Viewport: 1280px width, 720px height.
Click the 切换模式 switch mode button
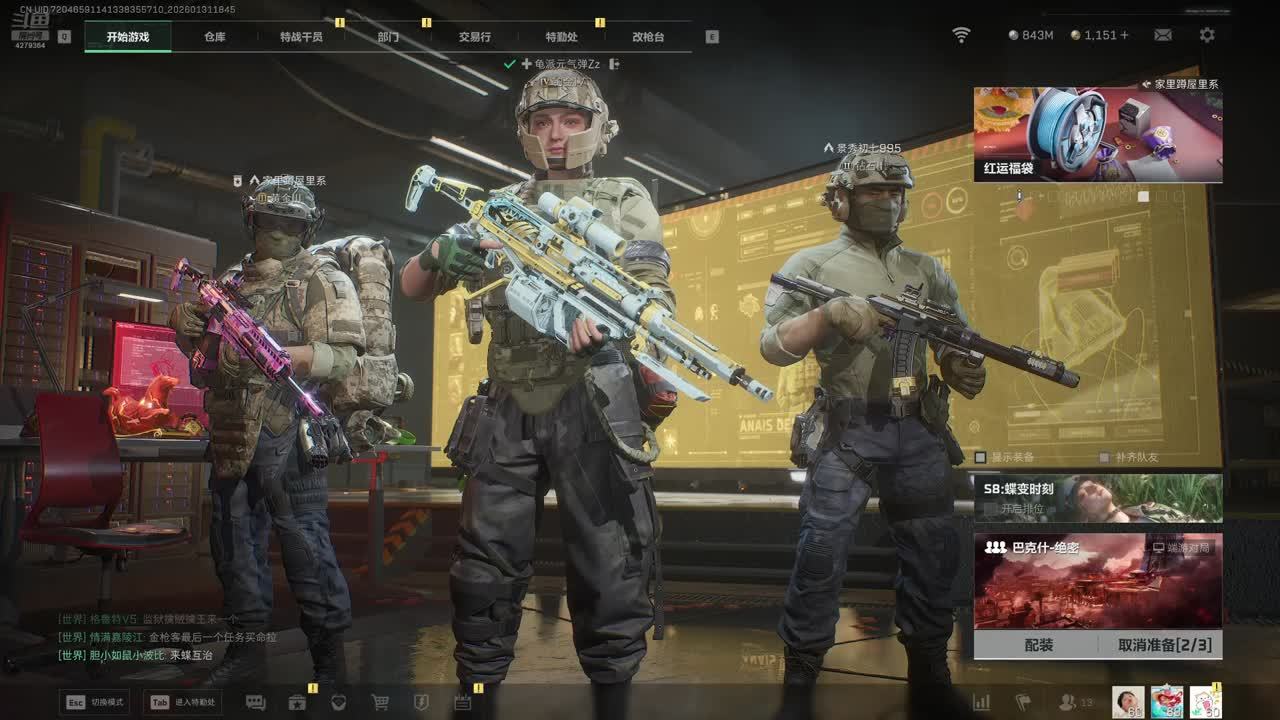95,702
